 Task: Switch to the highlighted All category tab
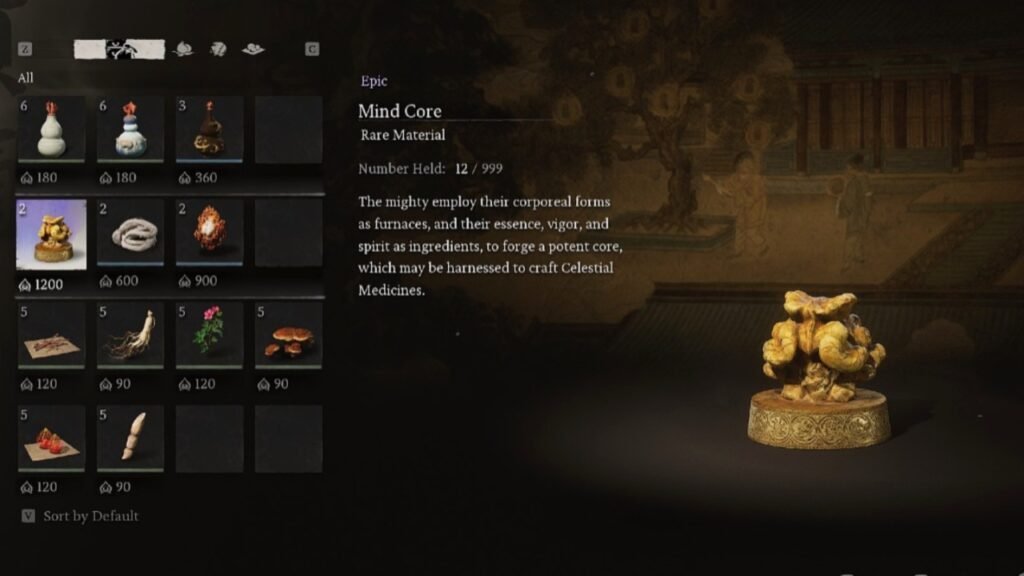tap(119, 49)
